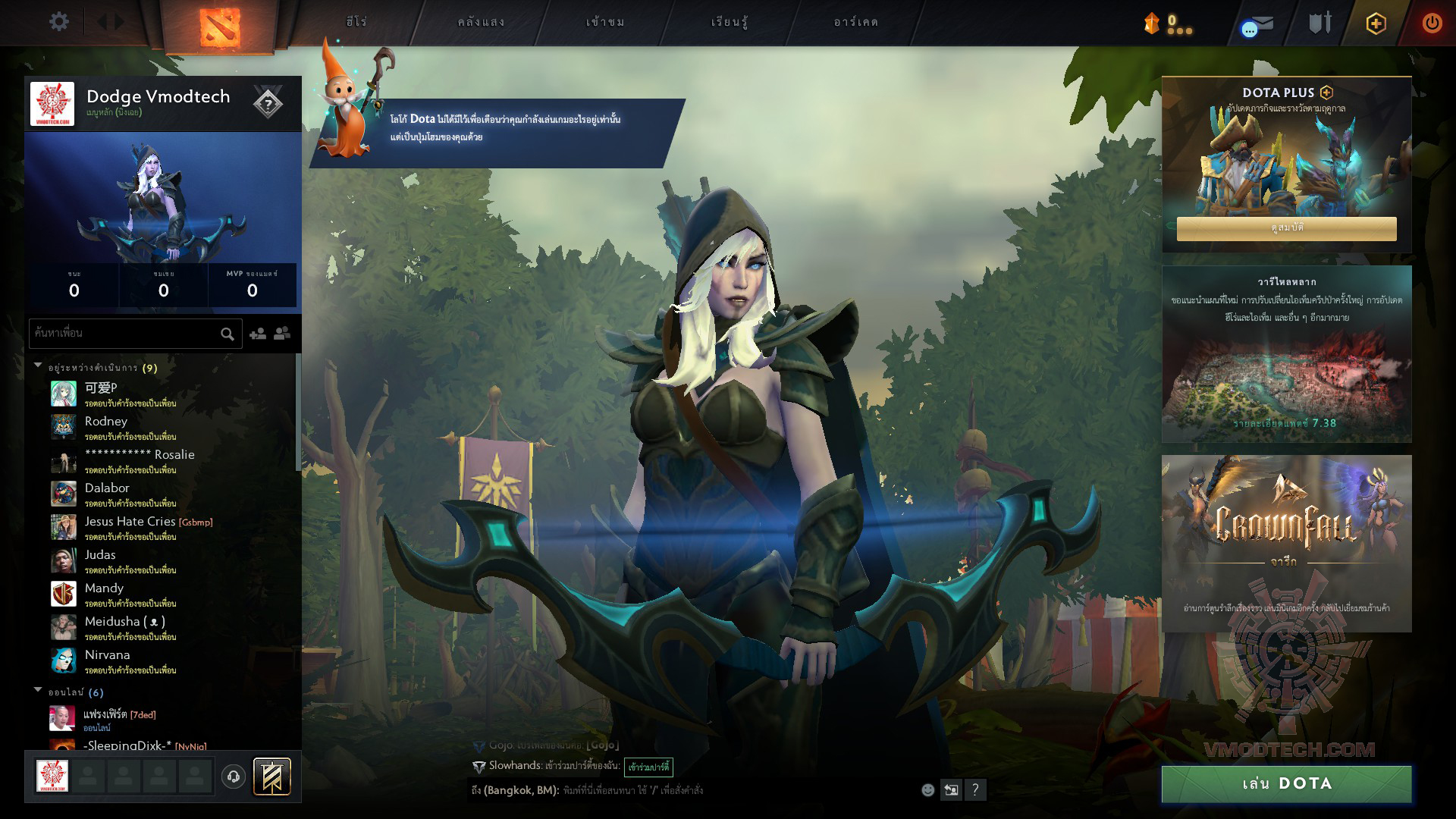The width and height of the screenshot is (1456, 819).
Task: Open the chat emoticon smiley picker
Action: pos(927,790)
